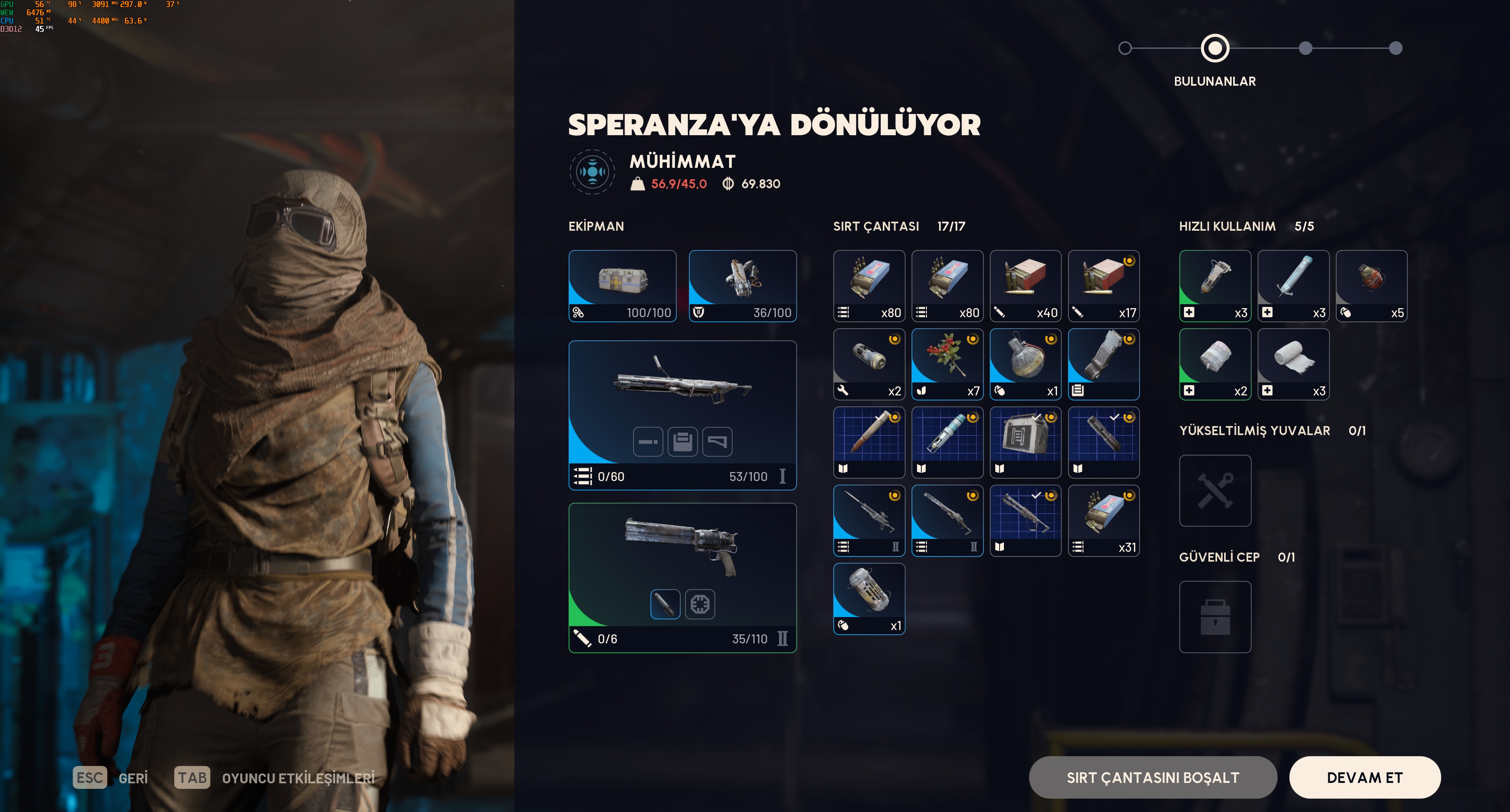Select the grenade quick-use slot x5
The width and height of the screenshot is (1510, 812).
1371,286
